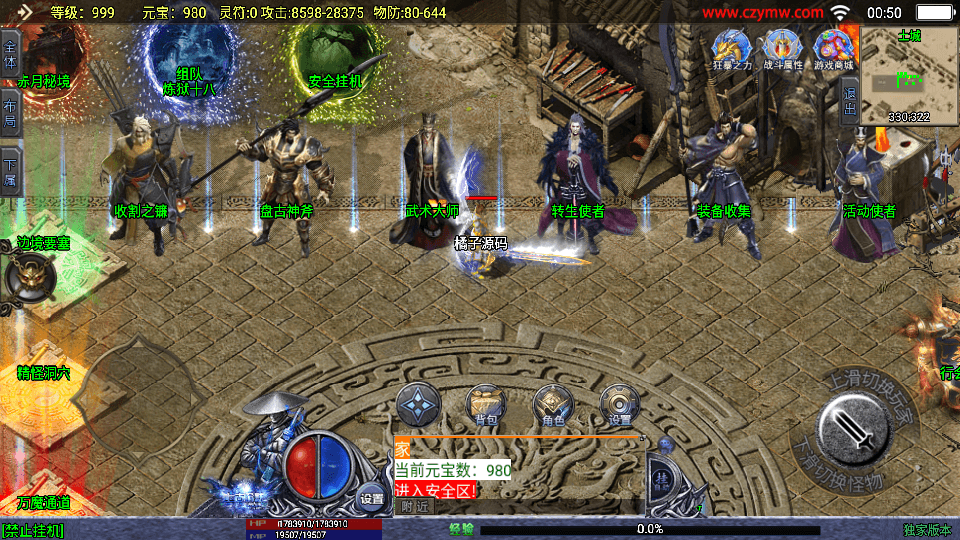Select the 下属 side tab

point(10,170)
